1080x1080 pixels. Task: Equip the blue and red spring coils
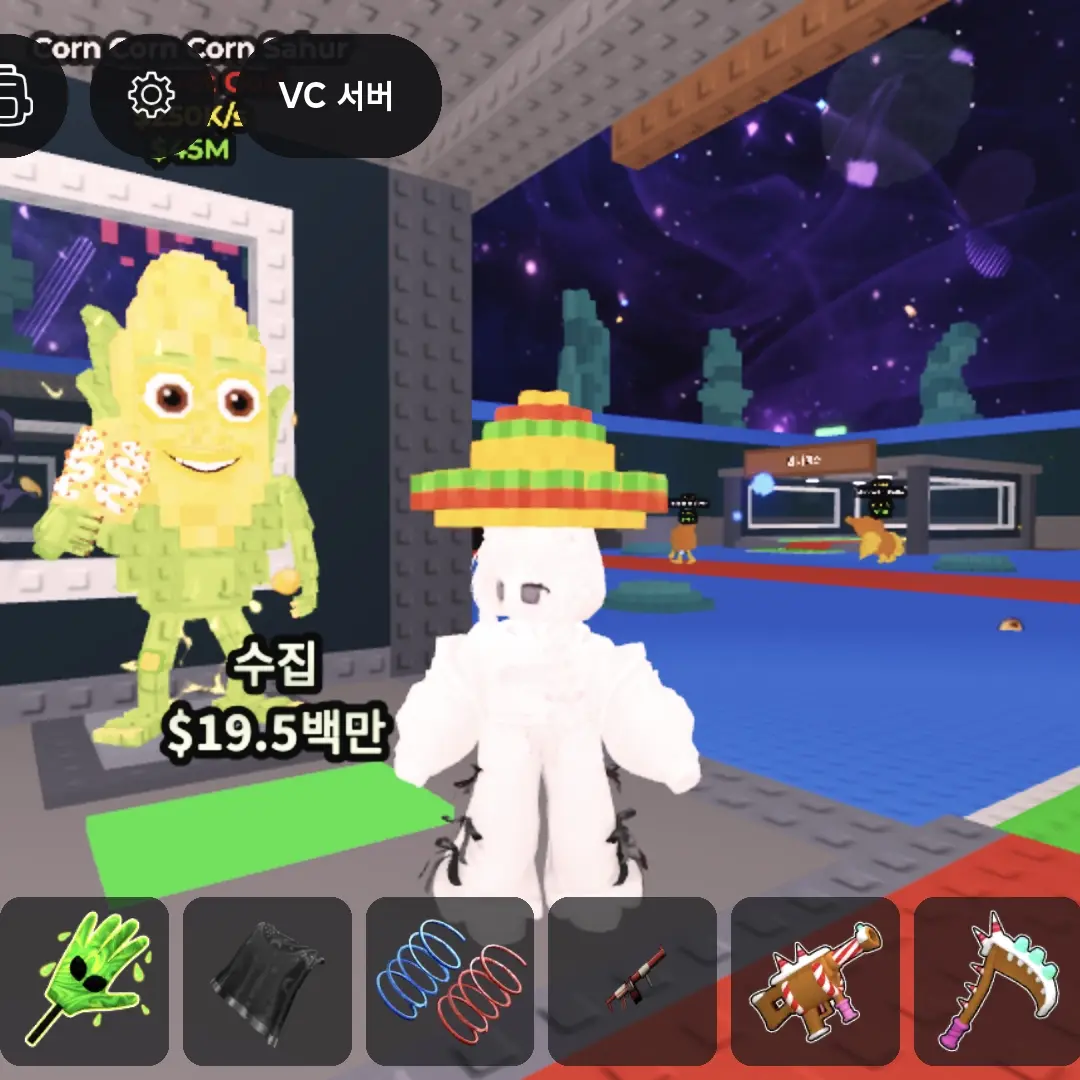[x=450, y=981]
